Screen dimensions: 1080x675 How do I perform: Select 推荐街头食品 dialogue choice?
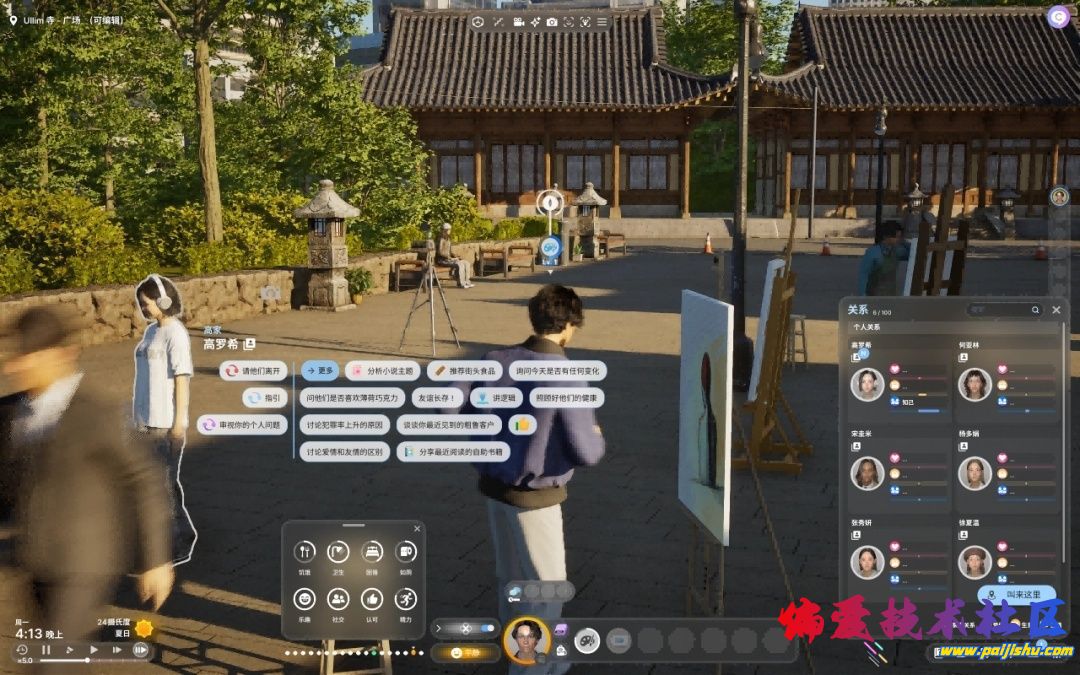[466, 371]
